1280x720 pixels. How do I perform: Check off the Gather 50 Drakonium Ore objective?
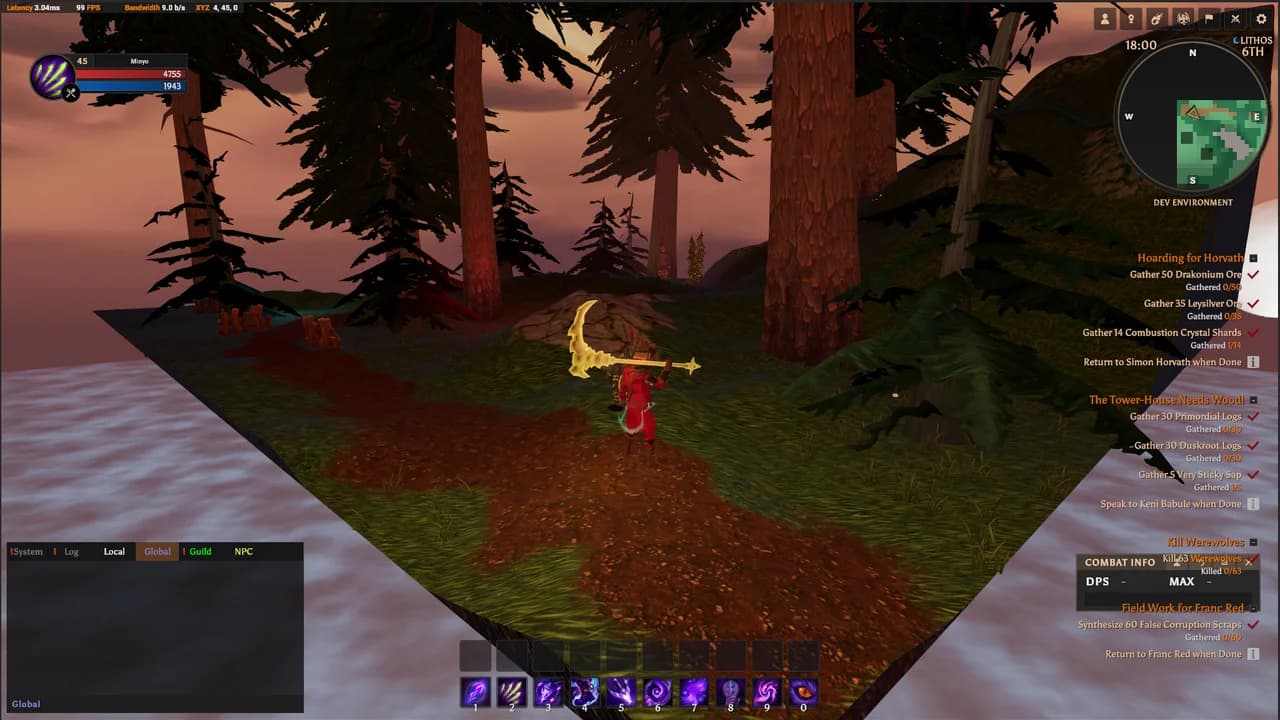point(1253,275)
